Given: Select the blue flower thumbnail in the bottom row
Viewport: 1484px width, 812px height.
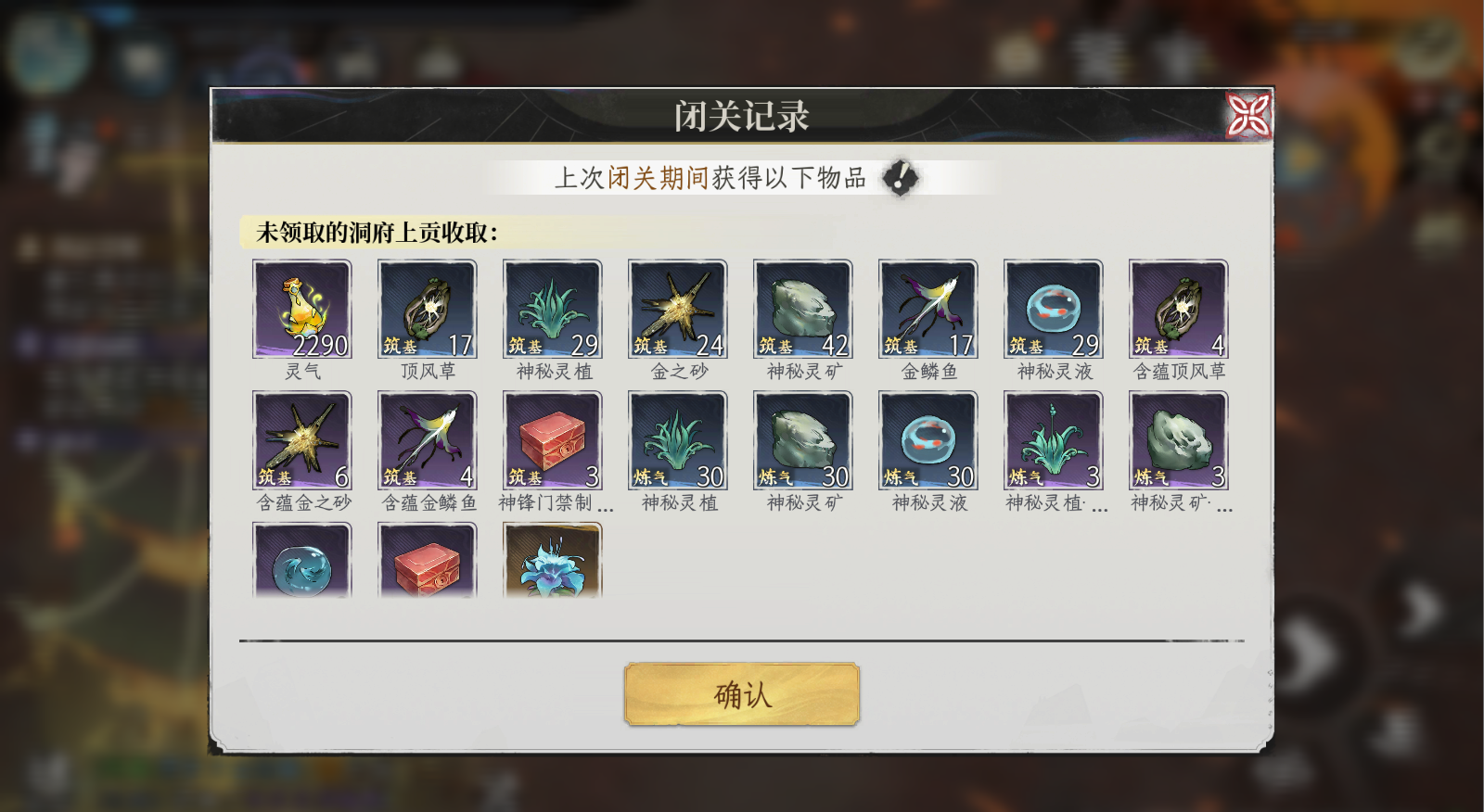Looking at the screenshot, I should coord(552,564).
